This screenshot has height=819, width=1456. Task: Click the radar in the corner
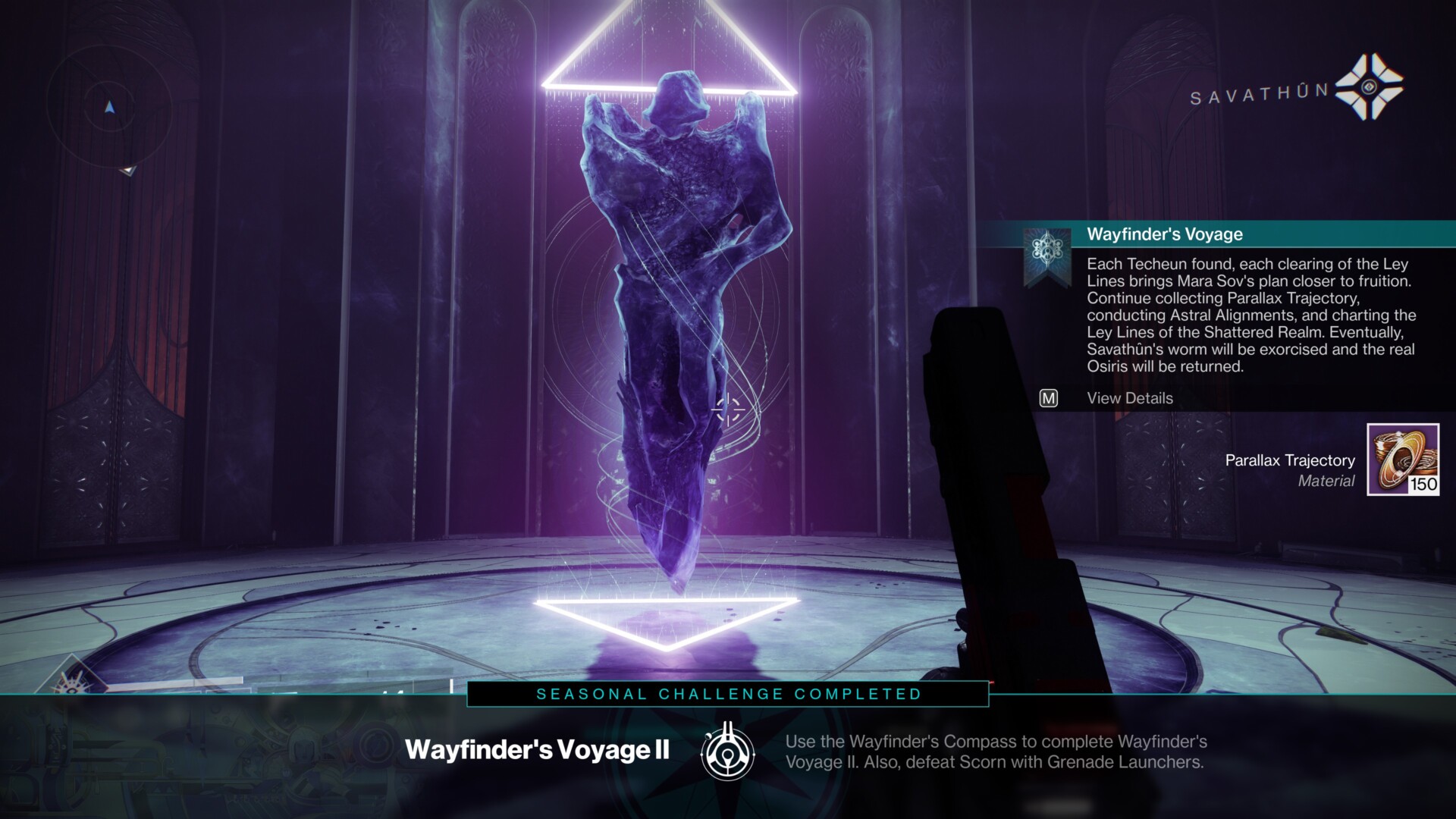tap(110, 108)
